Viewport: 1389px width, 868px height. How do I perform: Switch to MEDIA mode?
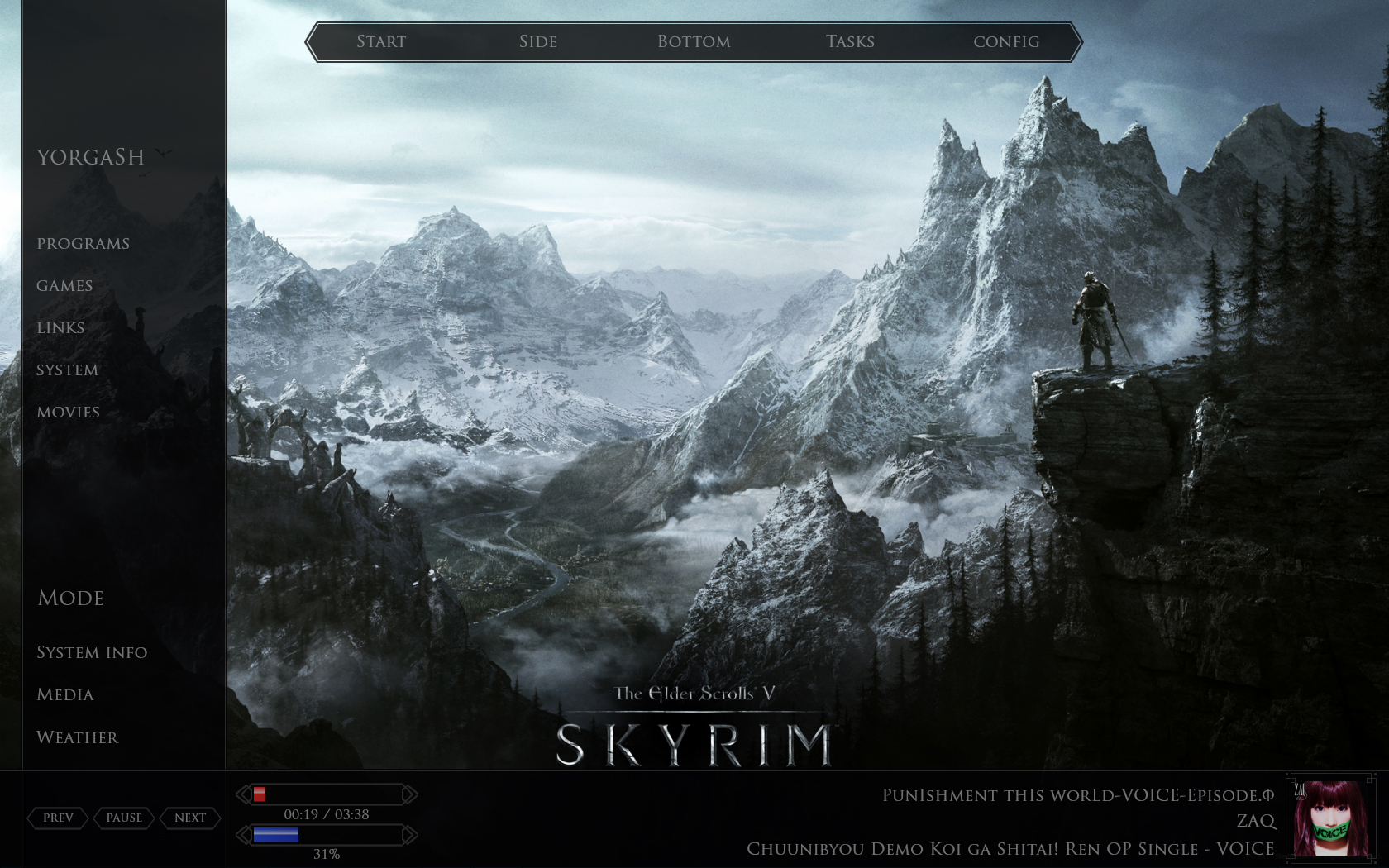click(64, 694)
